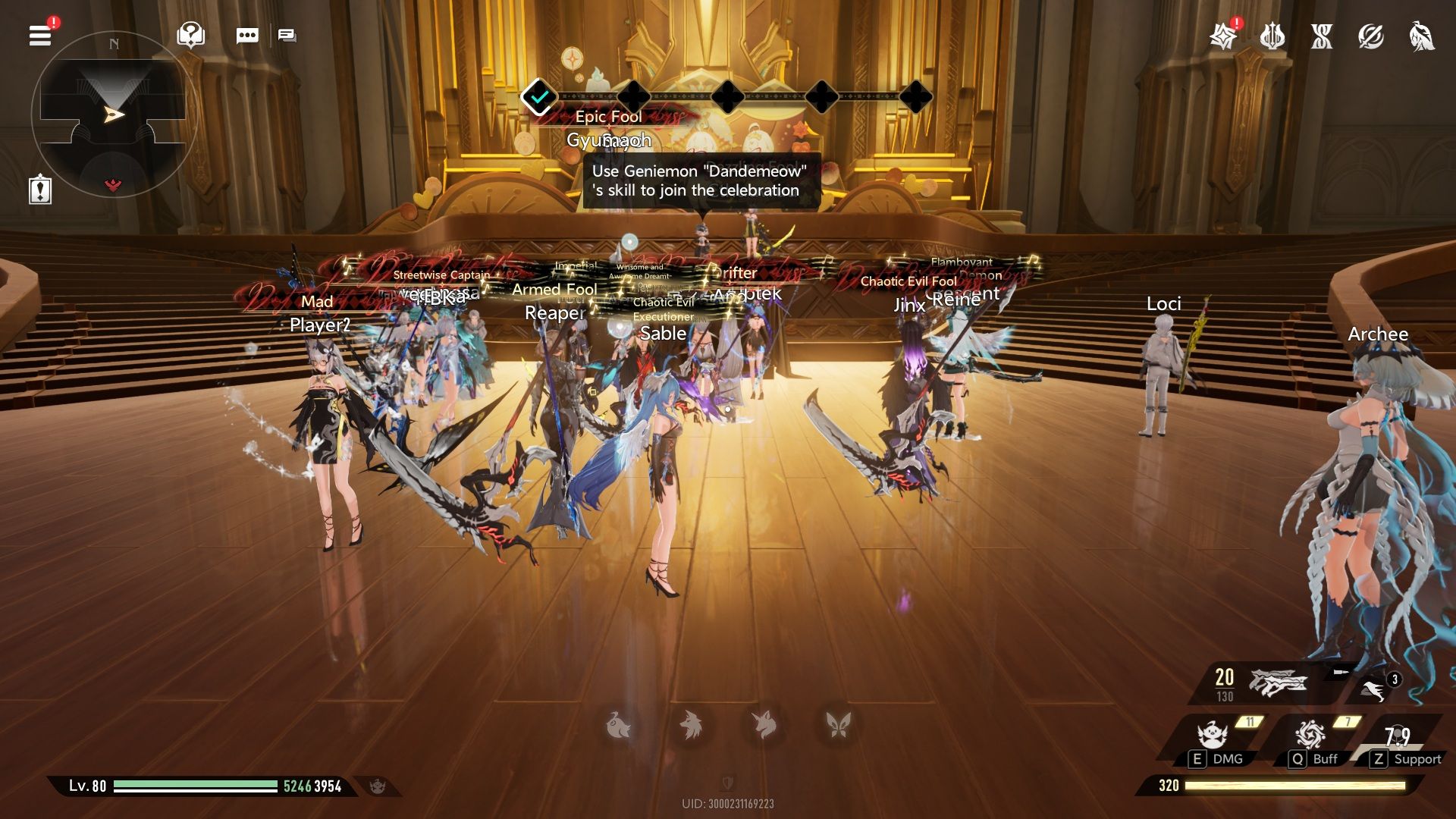1456x819 pixels.
Task: Select the dual pistols ranged weapon
Action: 1279,682
